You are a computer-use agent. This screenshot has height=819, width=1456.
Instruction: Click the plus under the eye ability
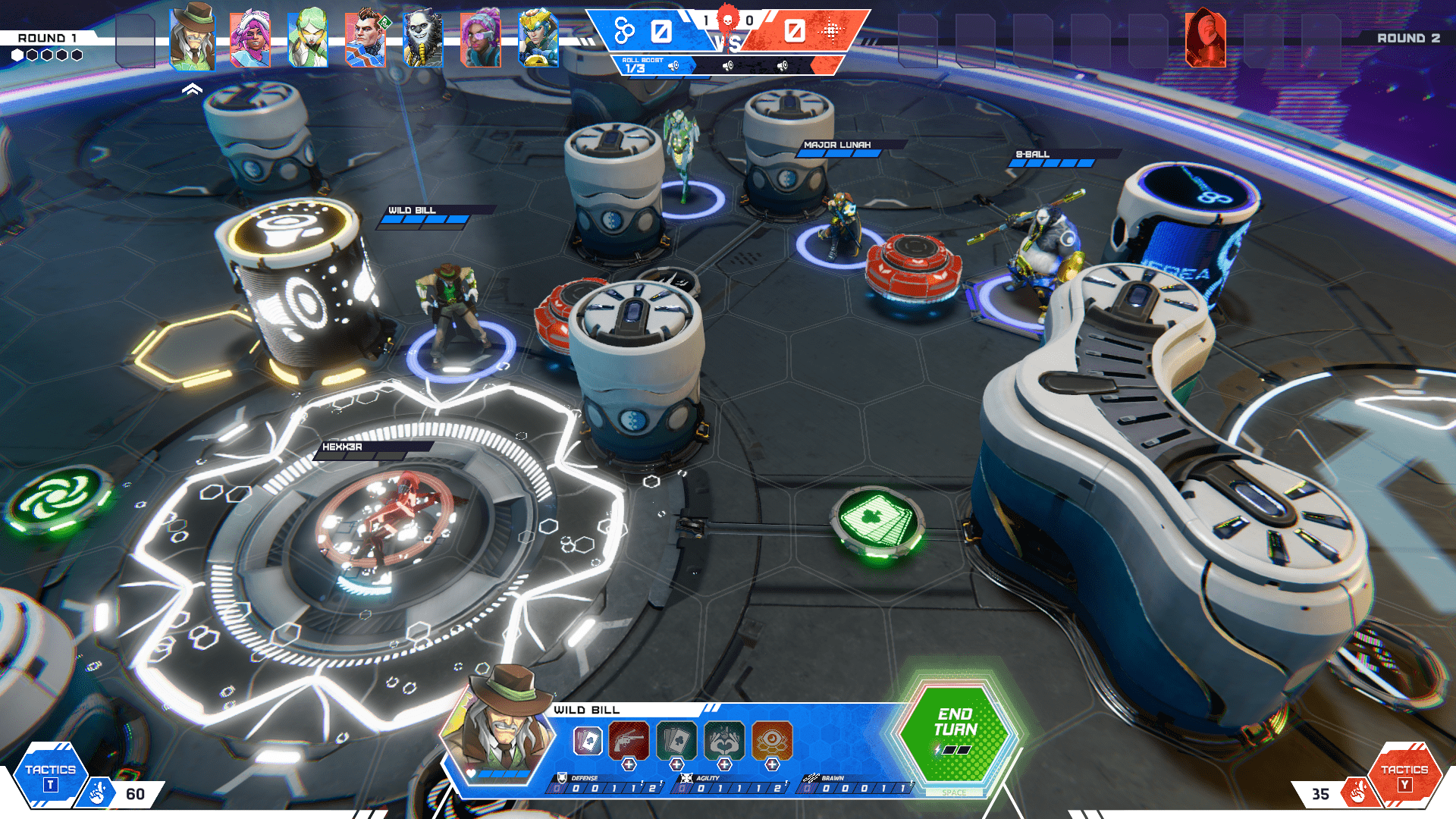(772, 765)
